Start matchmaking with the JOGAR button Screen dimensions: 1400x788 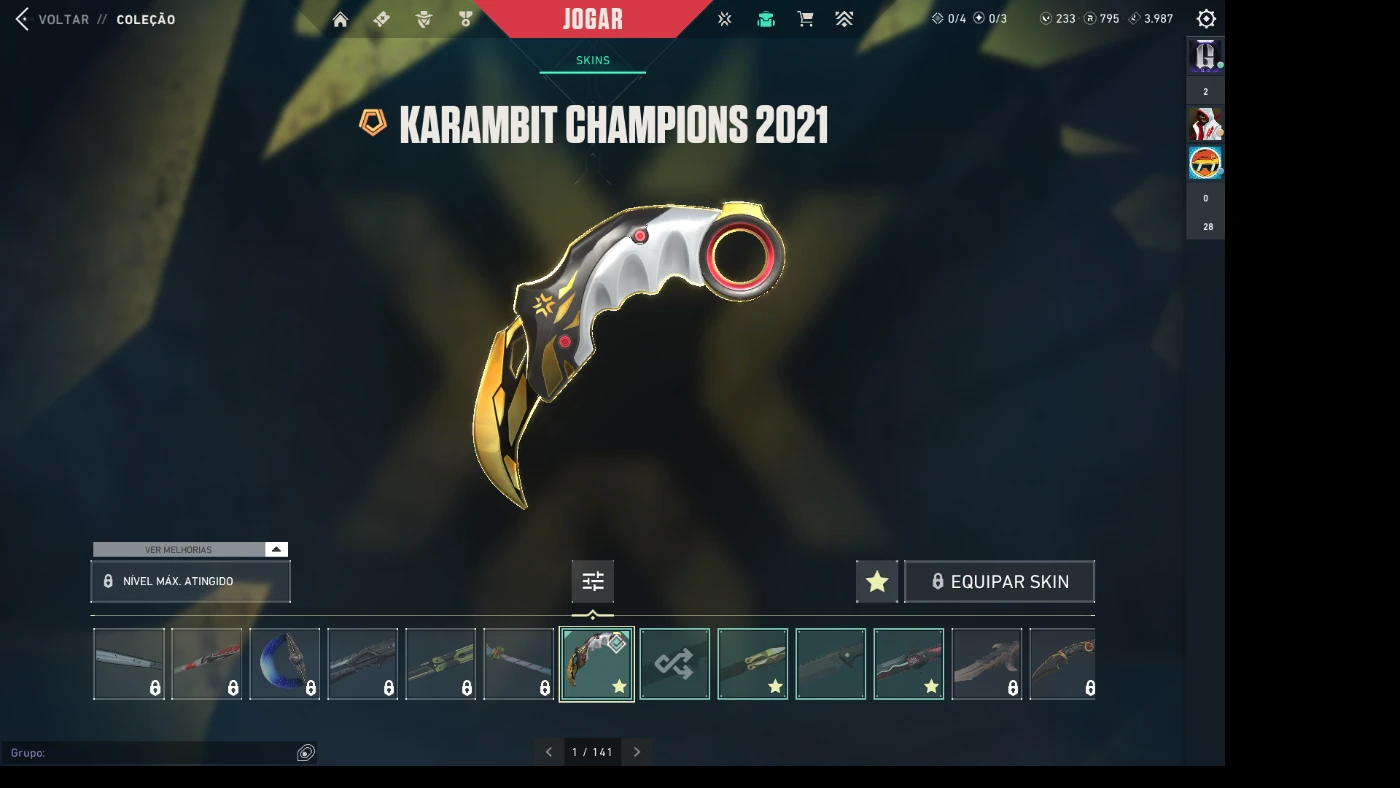coord(593,19)
